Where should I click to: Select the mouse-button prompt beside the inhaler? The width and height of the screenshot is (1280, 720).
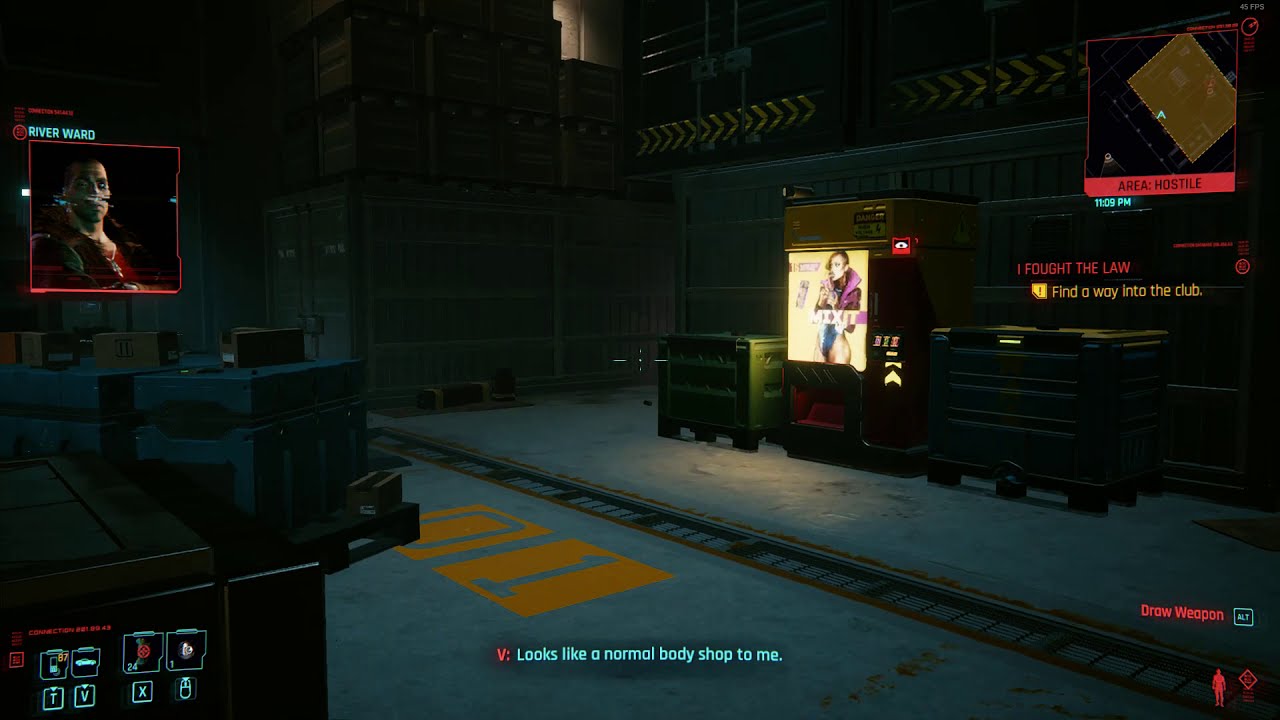click(x=185, y=690)
